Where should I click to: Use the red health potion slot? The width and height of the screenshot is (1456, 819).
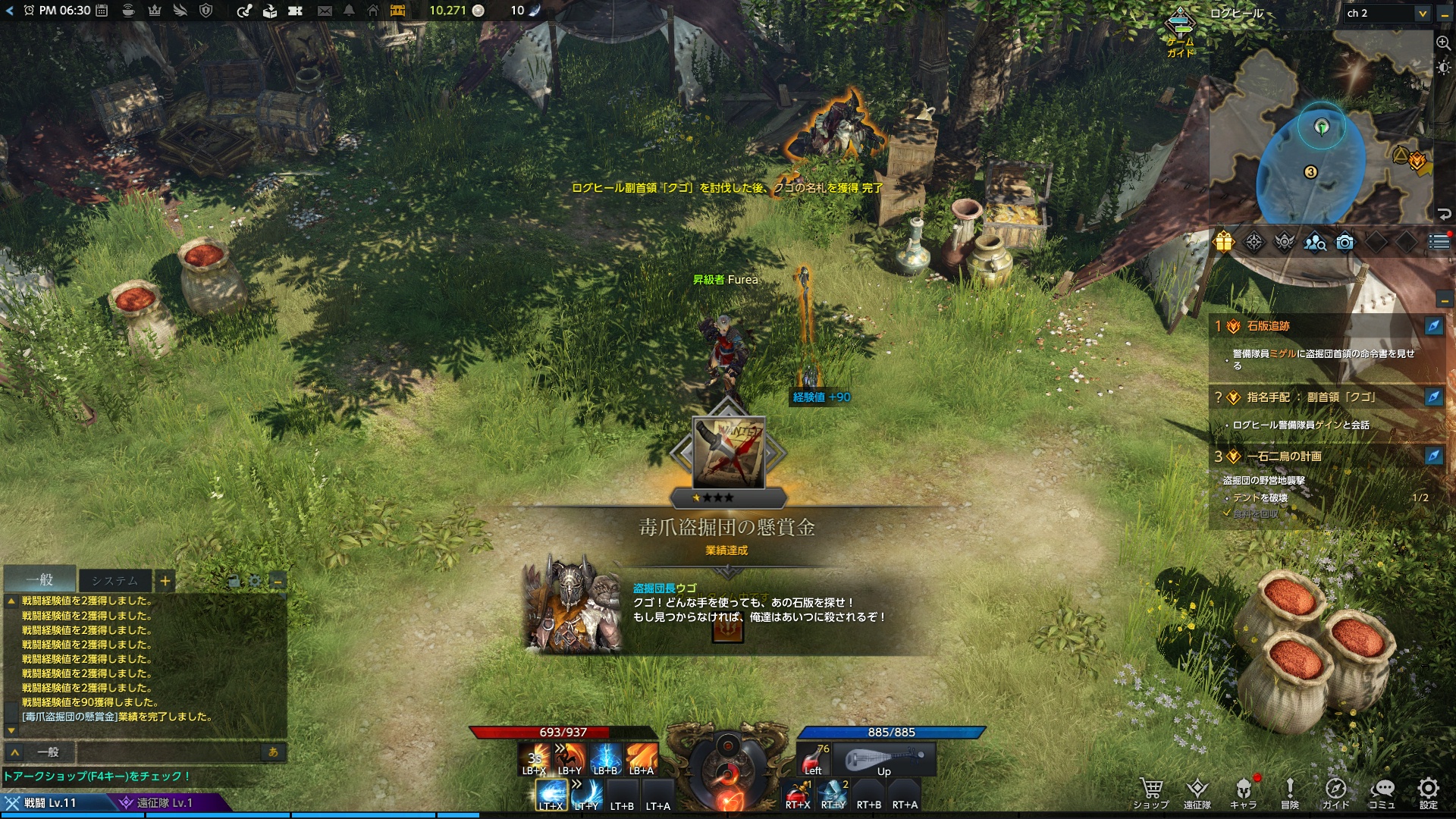[x=813, y=758]
